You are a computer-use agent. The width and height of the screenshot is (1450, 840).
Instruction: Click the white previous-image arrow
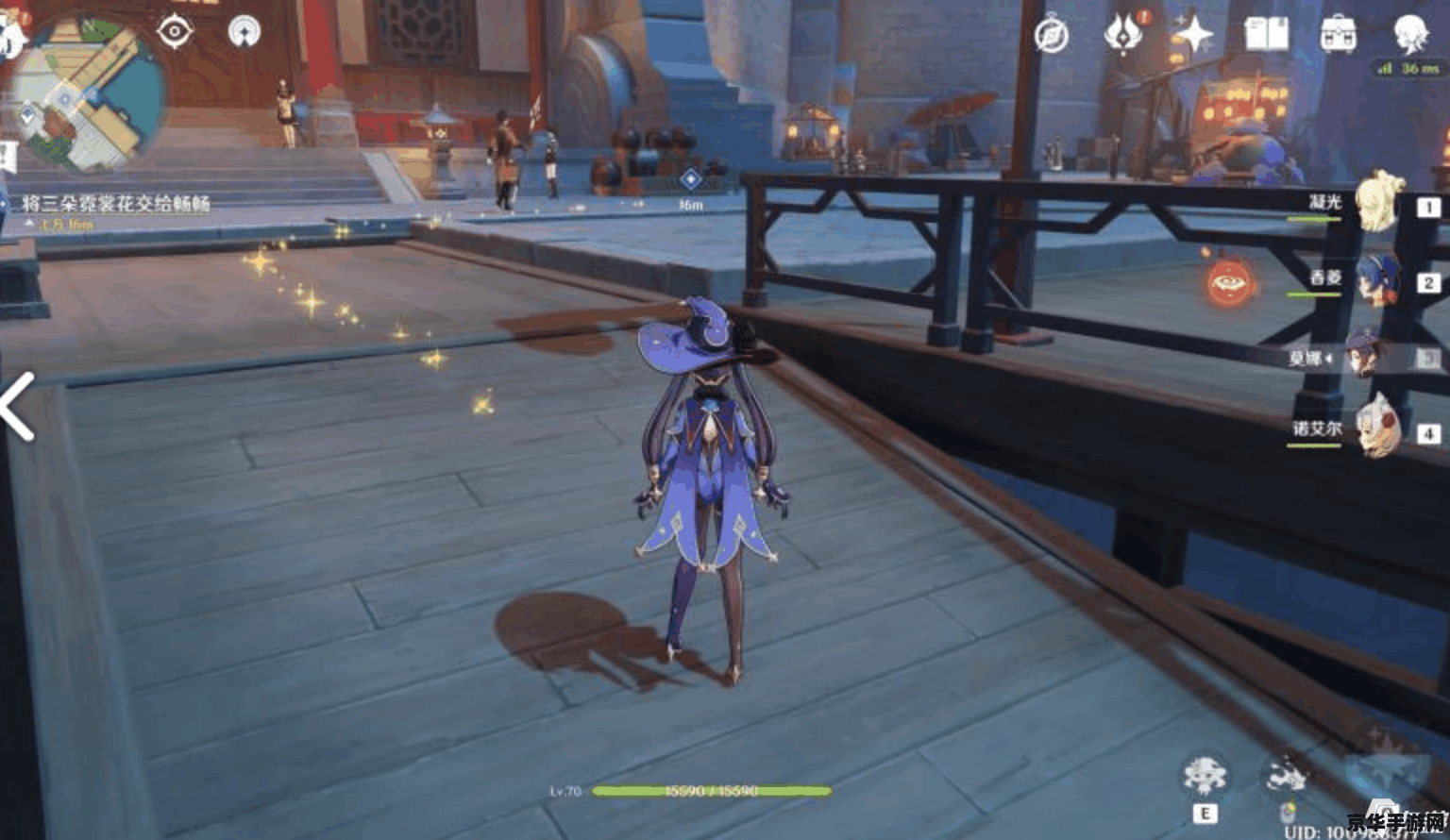click(19, 406)
